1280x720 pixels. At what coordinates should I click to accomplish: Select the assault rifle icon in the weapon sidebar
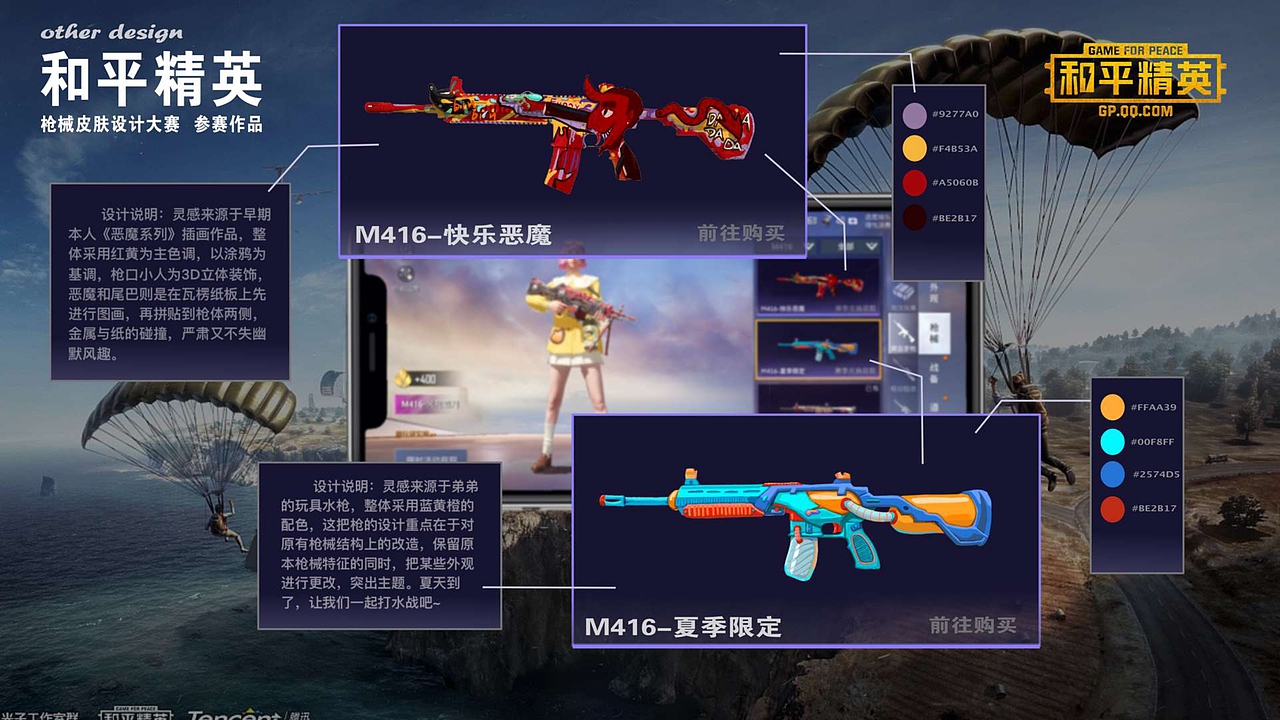(x=904, y=332)
